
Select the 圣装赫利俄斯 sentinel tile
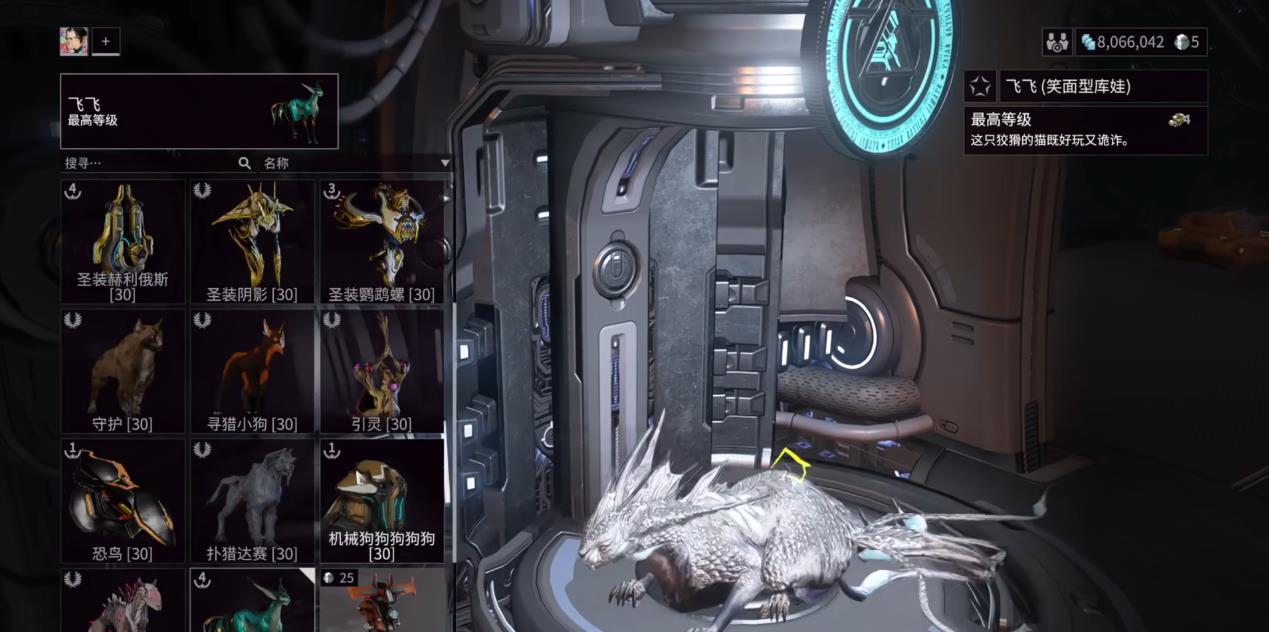click(123, 241)
